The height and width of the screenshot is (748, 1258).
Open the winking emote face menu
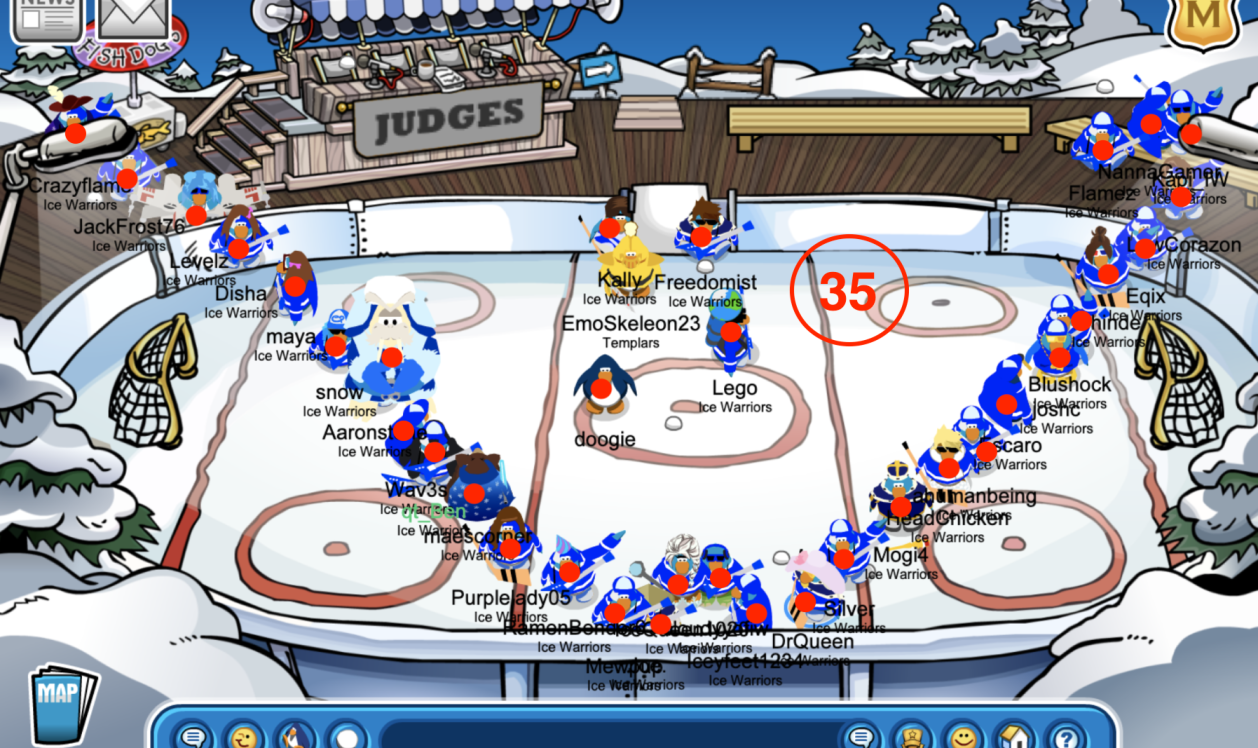coord(245,737)
